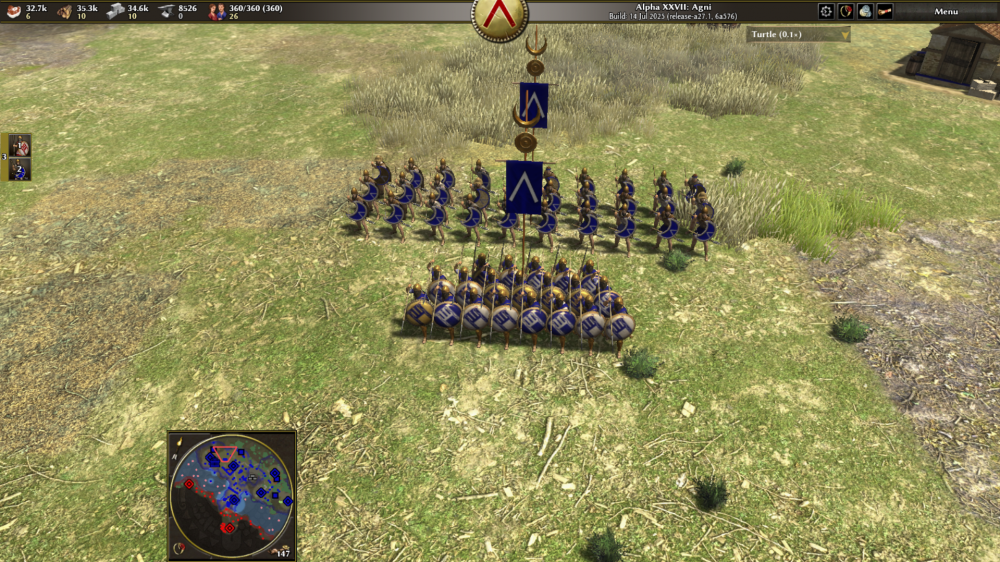This screenshot has height=562, width=1000.
Task: Click the idle worker button showing 147
Action: click(283, 551)
